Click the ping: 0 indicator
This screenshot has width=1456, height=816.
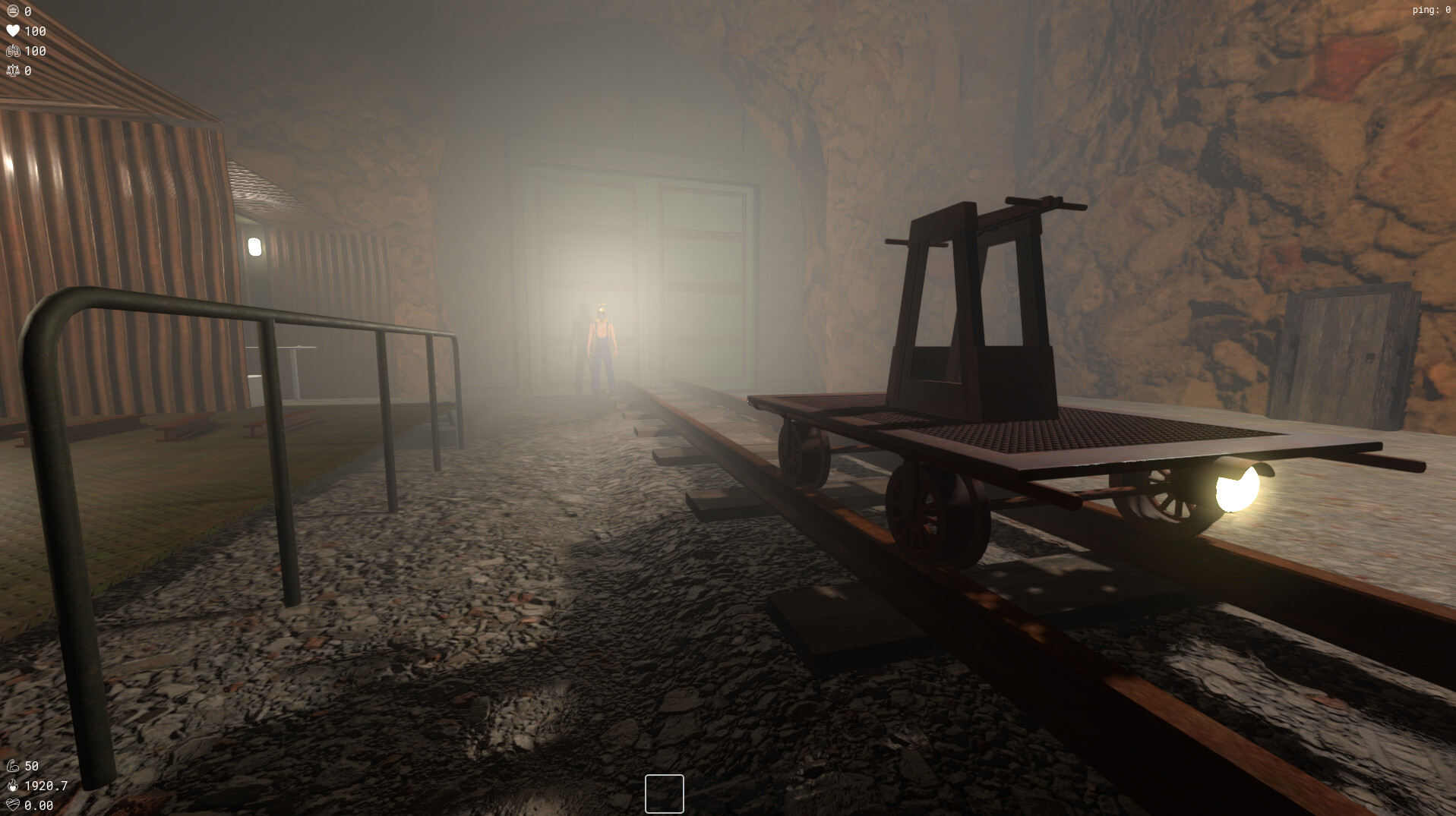click(x=1430, y=11)
